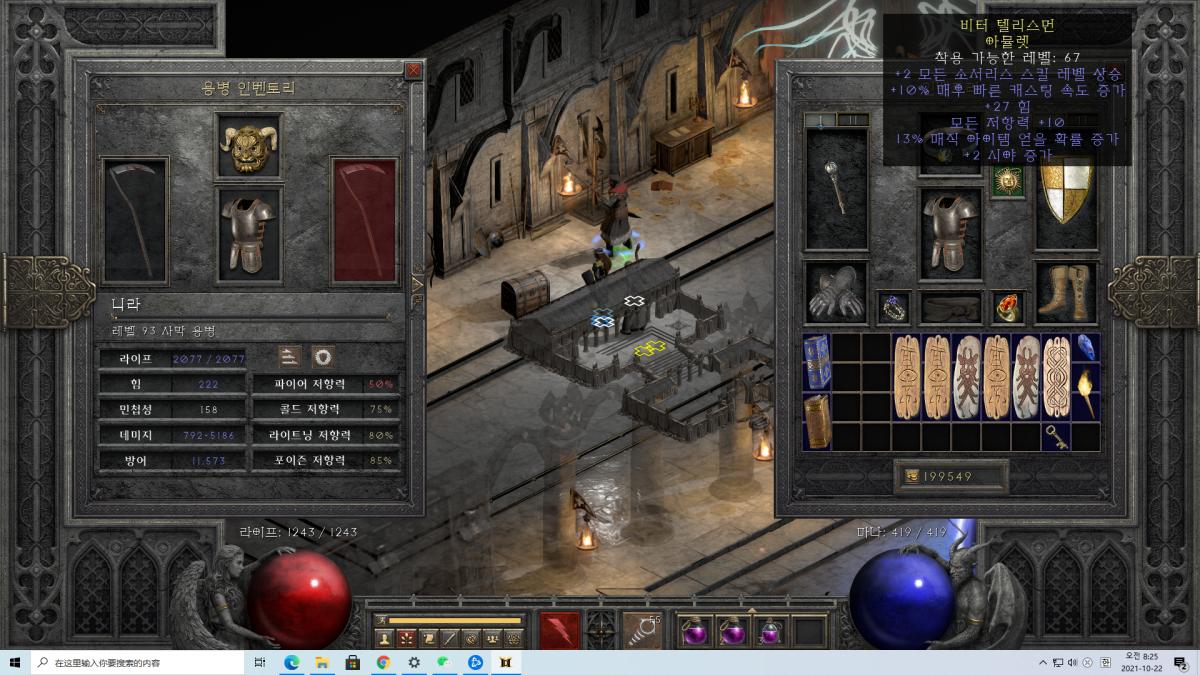Select the brown tome in inventory
Viewport: 1200px width, 675px height.
click(816, 420)
